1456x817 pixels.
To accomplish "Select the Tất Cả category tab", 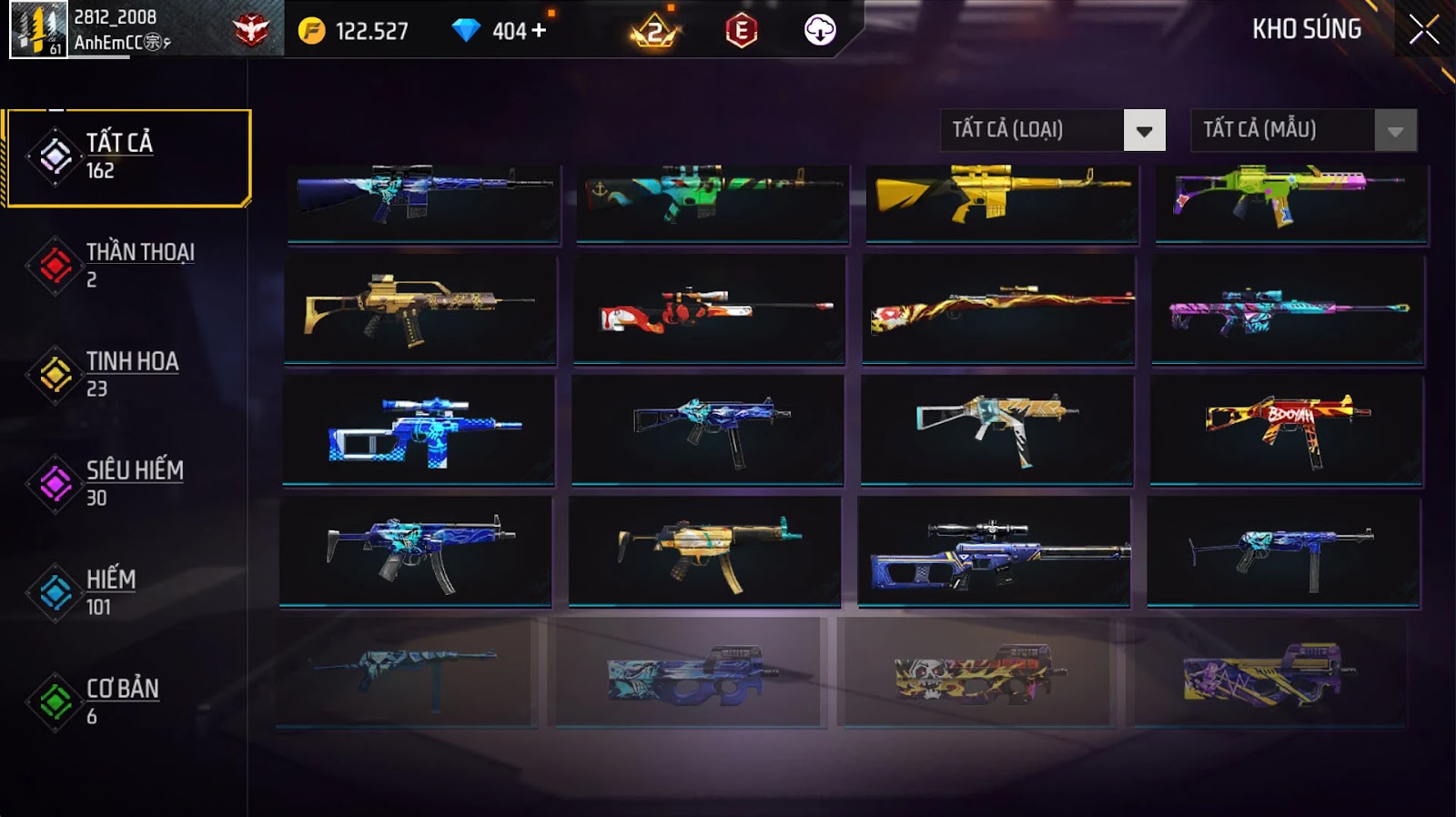I will click(x=127, y=157).
